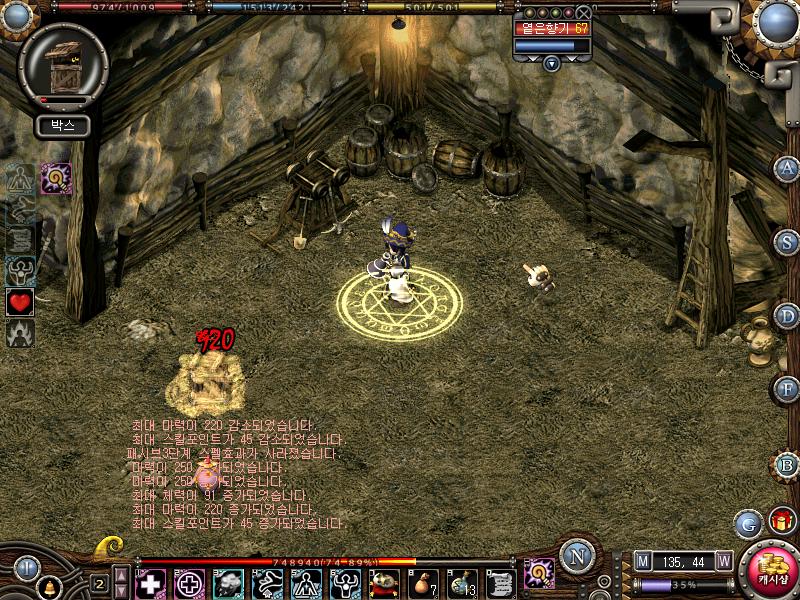
Task: Click the W button beside coordinates
Action: click(723, 561)
